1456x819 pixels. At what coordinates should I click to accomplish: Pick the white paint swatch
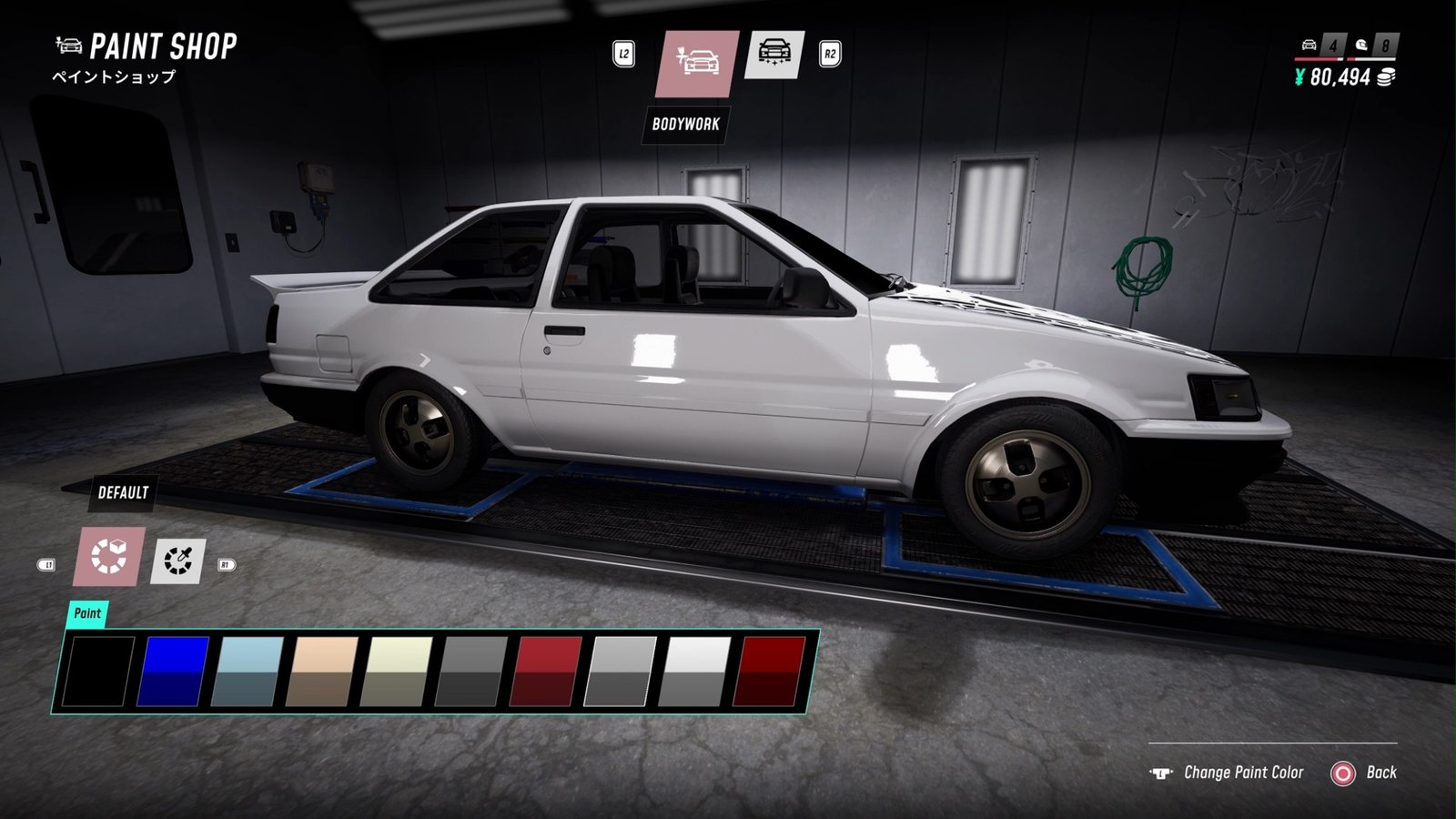click(696, 672)
